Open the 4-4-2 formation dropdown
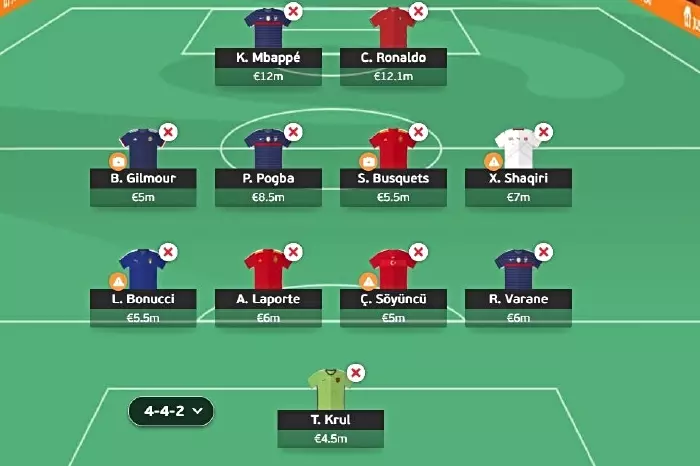This screenshot has height=466, width=700. point(170,410)
